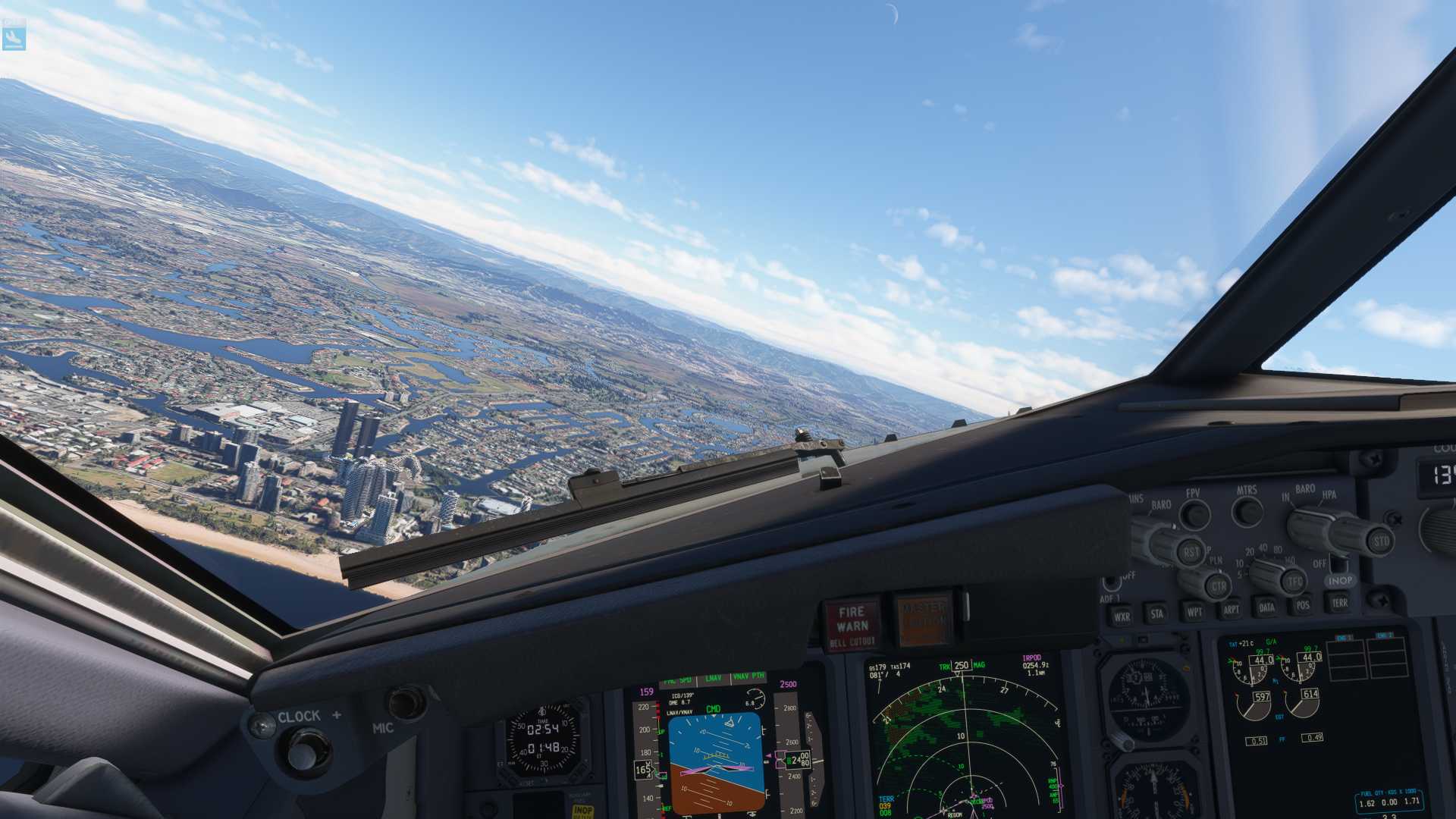Viewport: 1456px width, 819px height.
Task: Click the CLOCK chronograph button
Action: 302,752
